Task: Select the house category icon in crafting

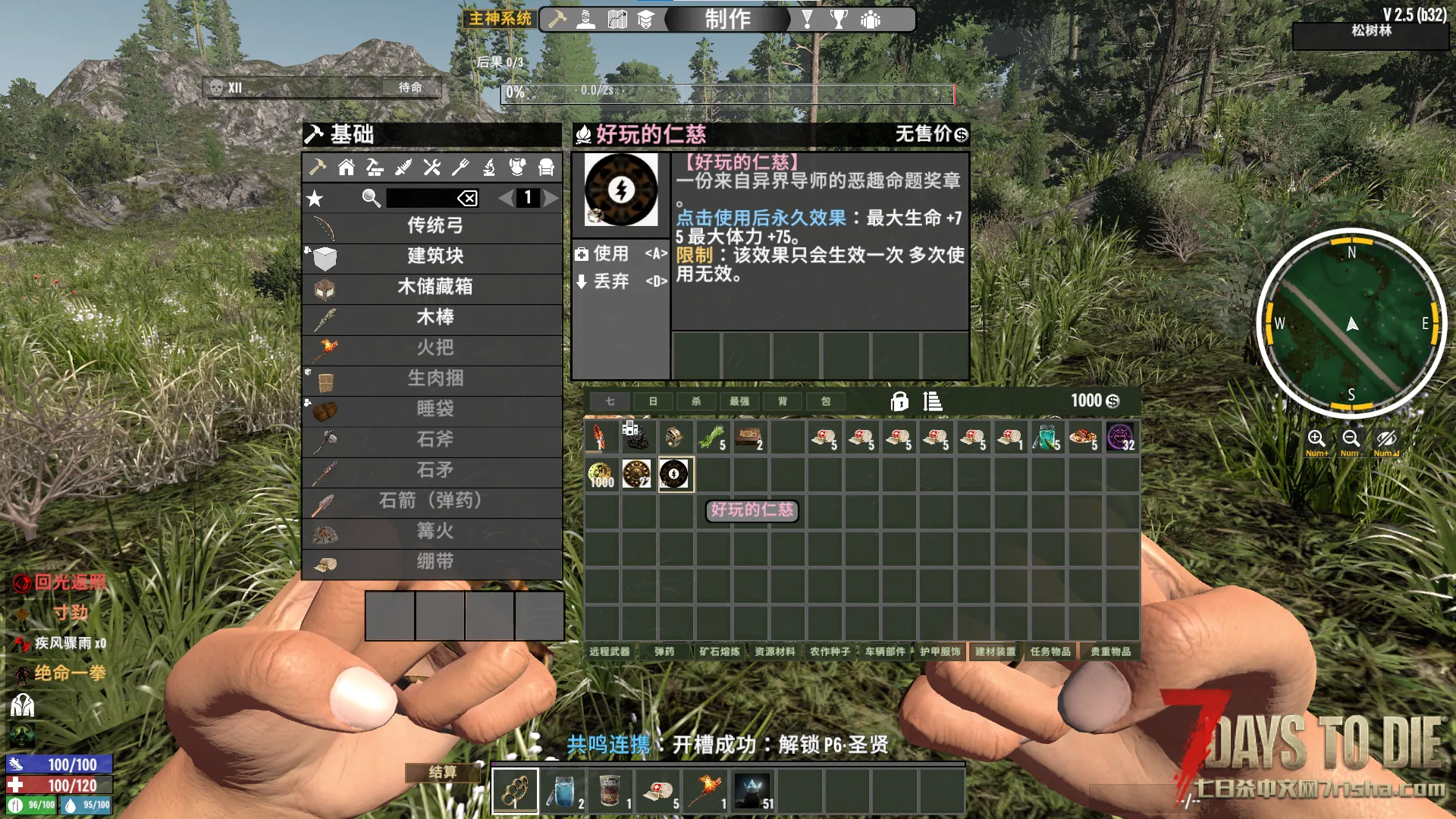Action: pyautogui.click(x=346, y=167)
